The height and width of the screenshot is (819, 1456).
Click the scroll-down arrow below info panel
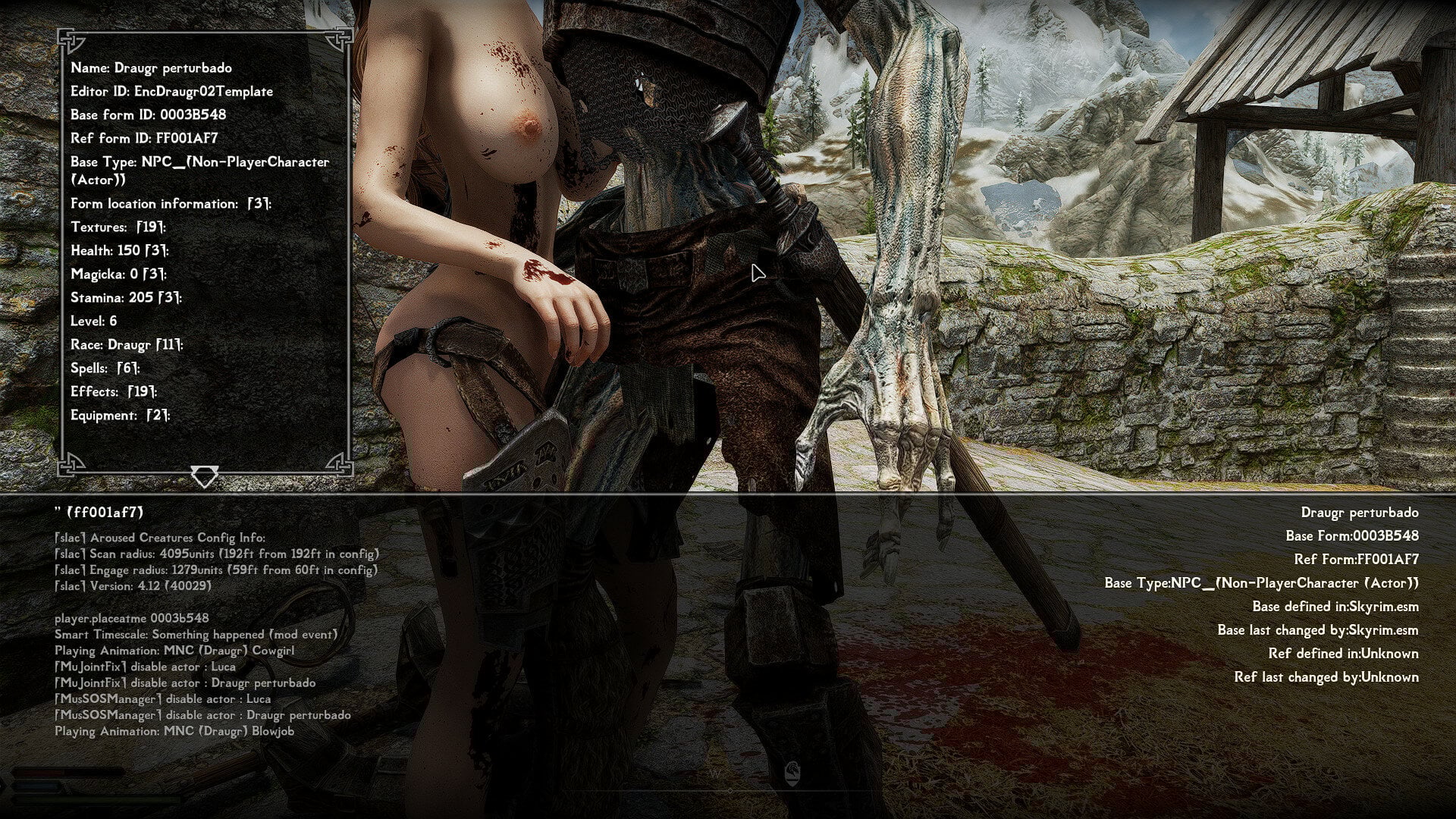(204, 477)
